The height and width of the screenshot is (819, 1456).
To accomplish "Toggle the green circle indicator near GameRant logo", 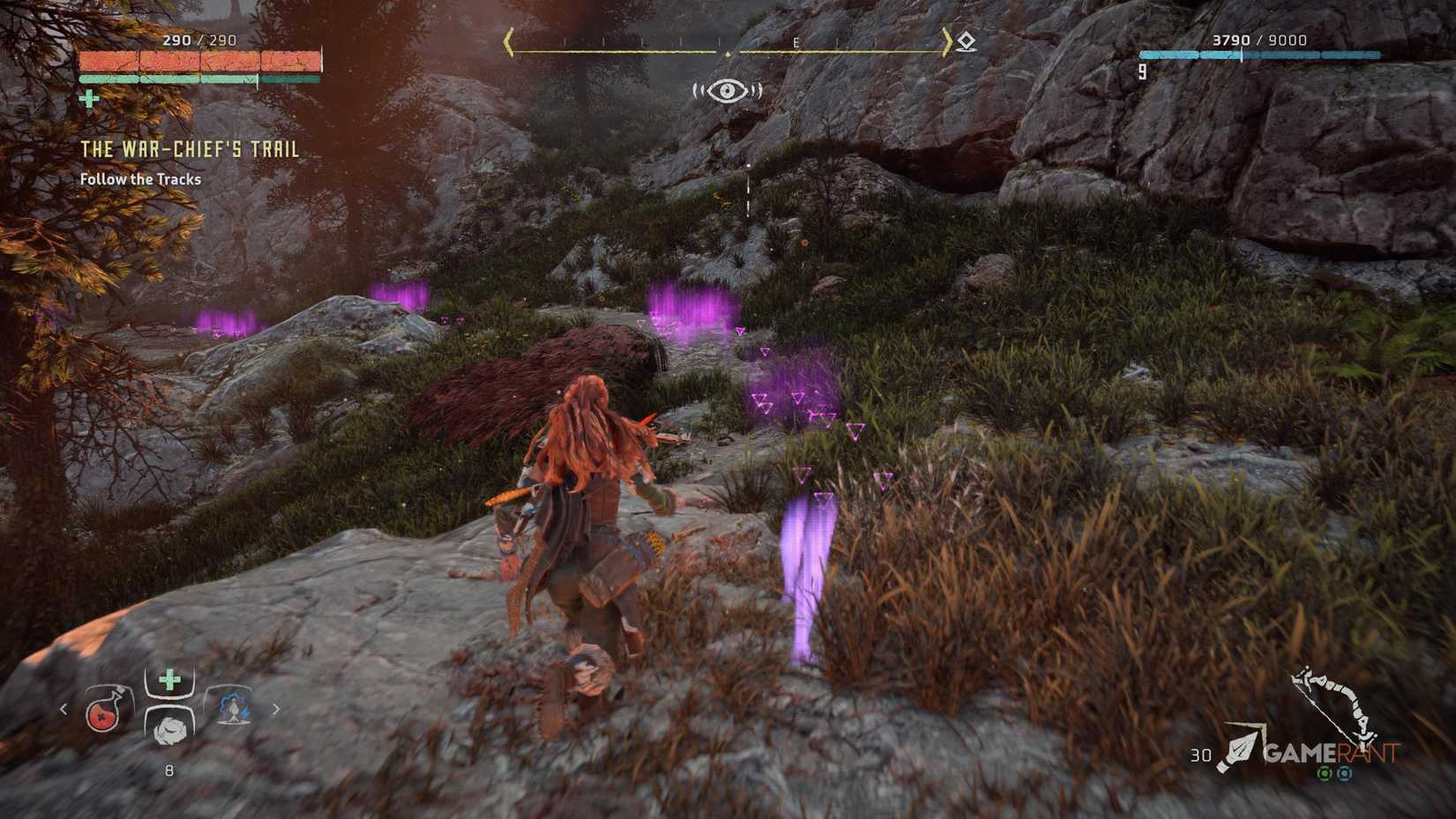I will point(1324,773).
